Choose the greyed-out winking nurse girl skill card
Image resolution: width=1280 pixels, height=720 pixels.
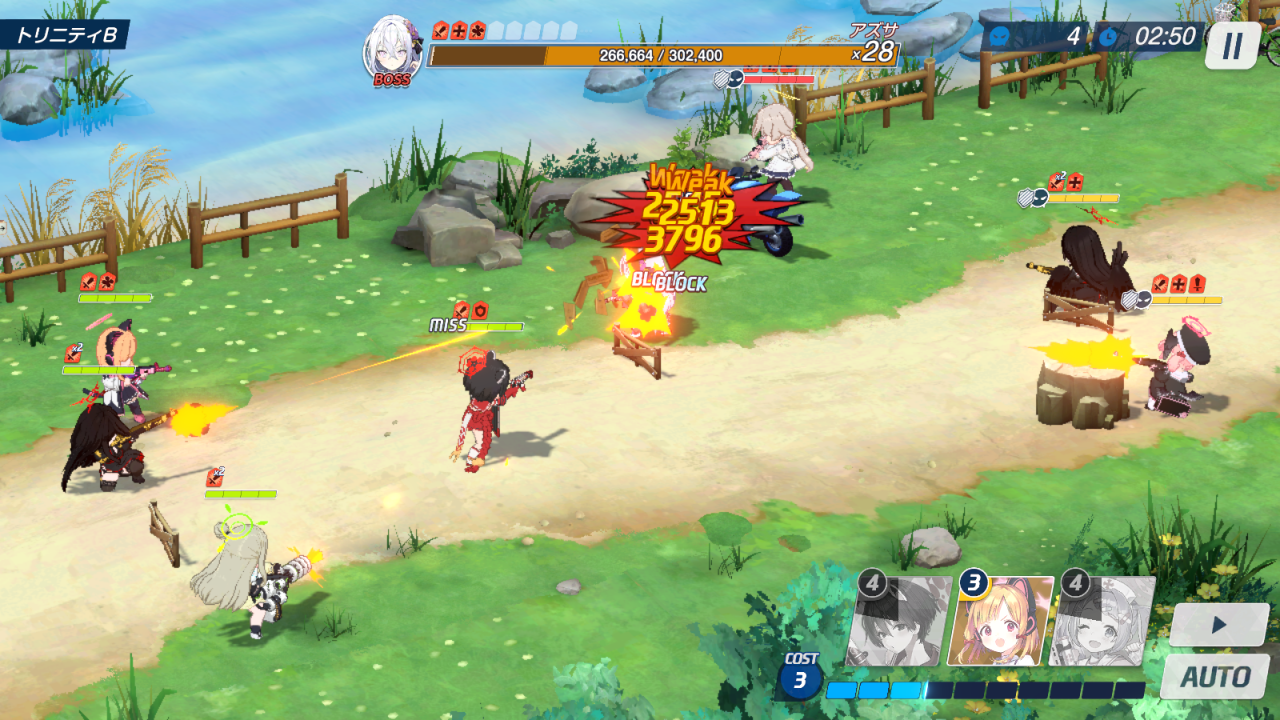coord(1104,622)
